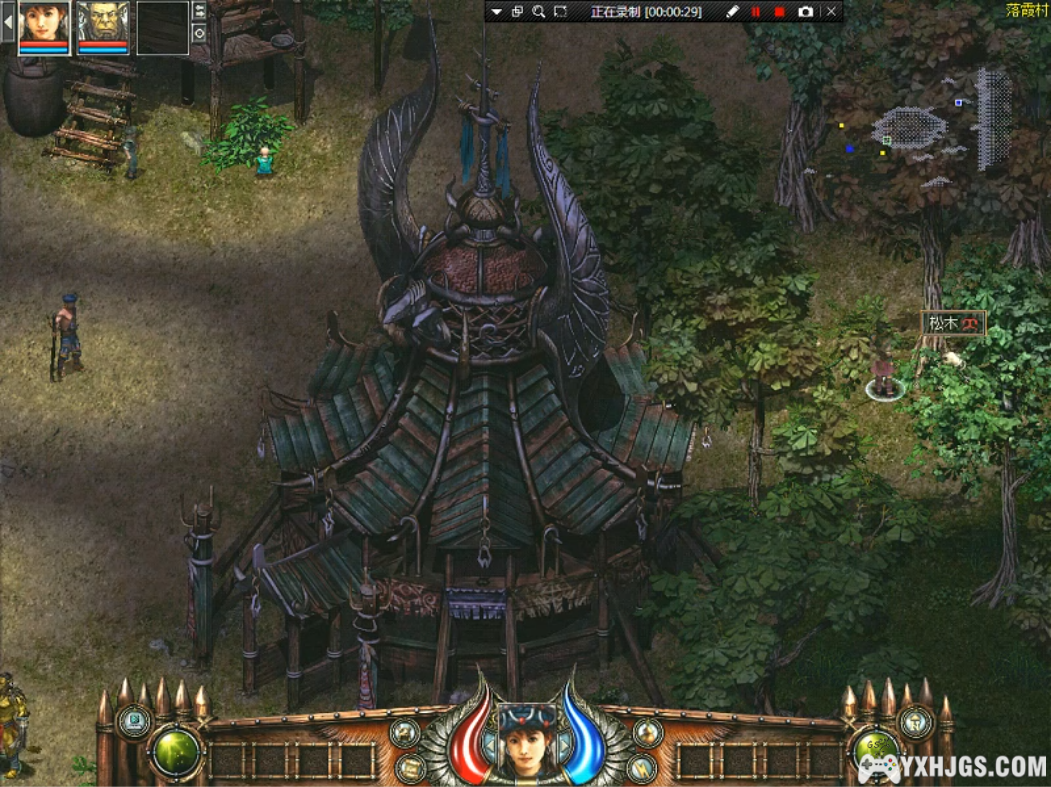Click the small play-arrow button on left fence
1051x787 pixels.
tap(133, 720)
